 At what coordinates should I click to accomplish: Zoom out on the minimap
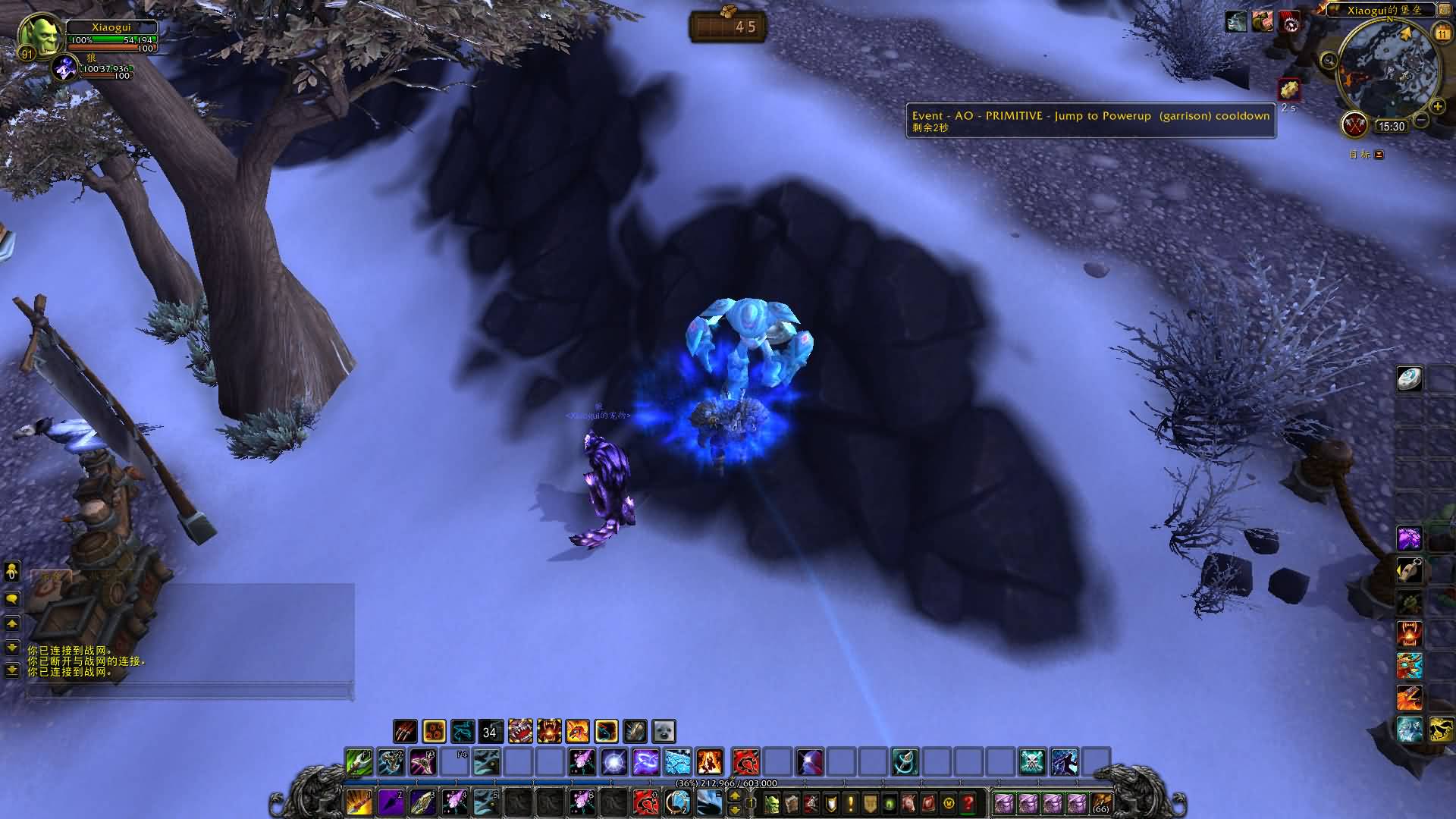point(1422,120)
